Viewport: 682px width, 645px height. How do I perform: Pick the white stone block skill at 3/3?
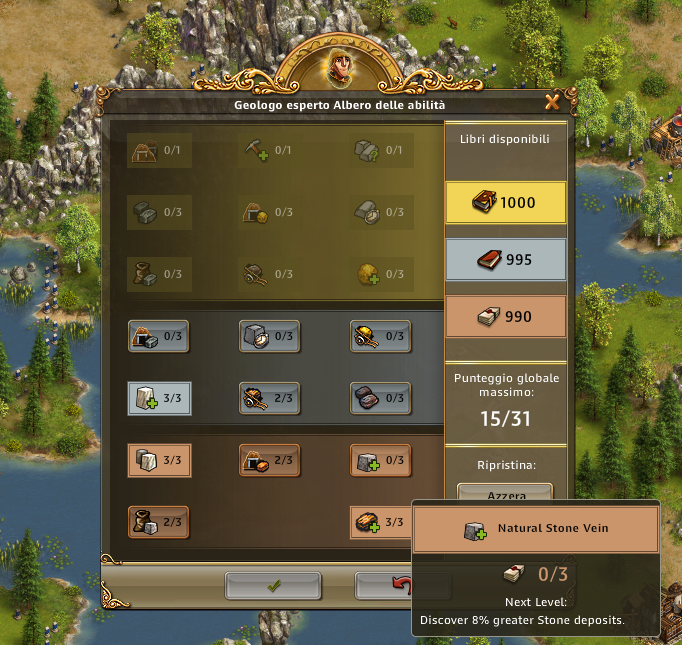click(160, 461)
